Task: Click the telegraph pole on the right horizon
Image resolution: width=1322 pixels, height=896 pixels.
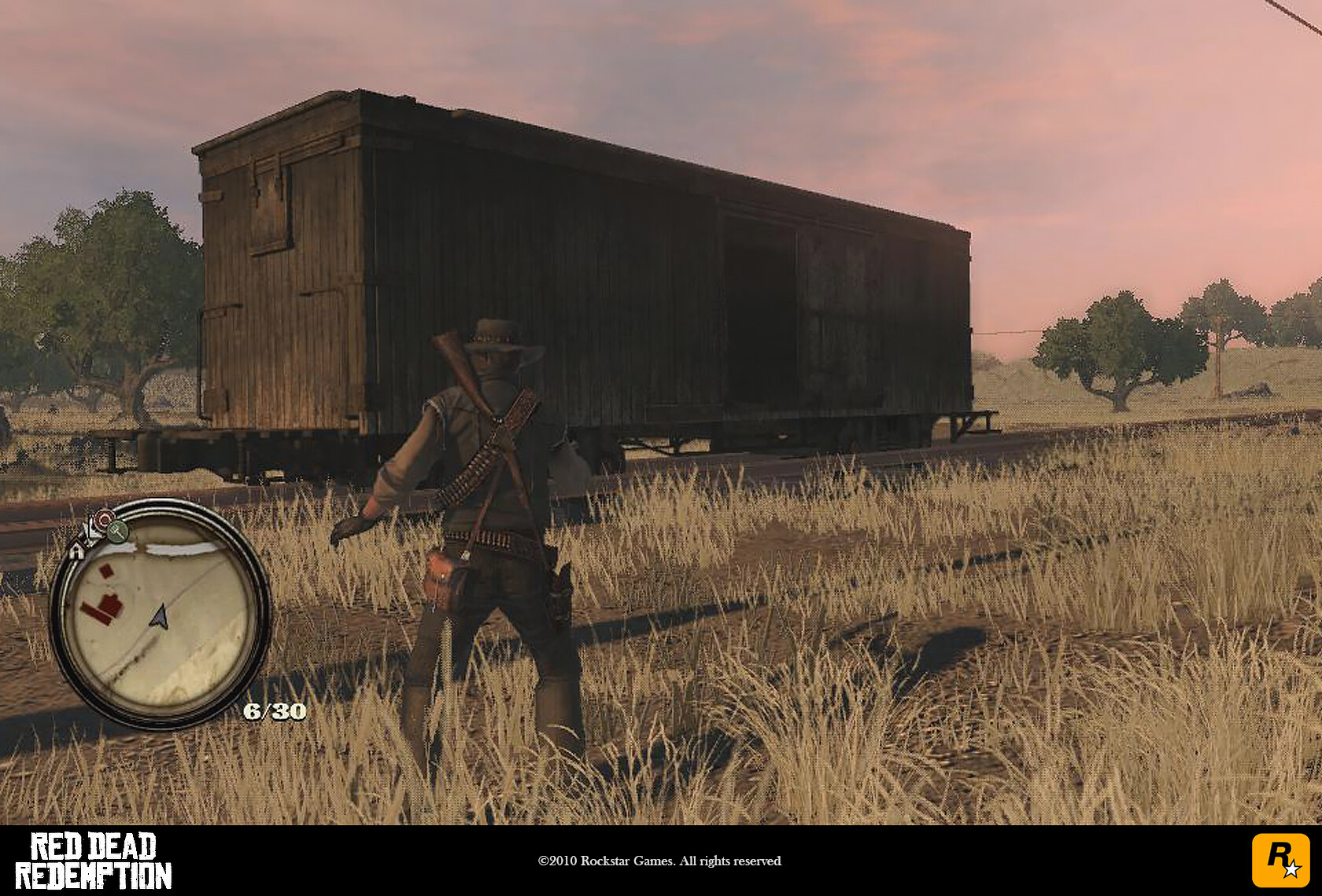Action: click(1219, 362)
